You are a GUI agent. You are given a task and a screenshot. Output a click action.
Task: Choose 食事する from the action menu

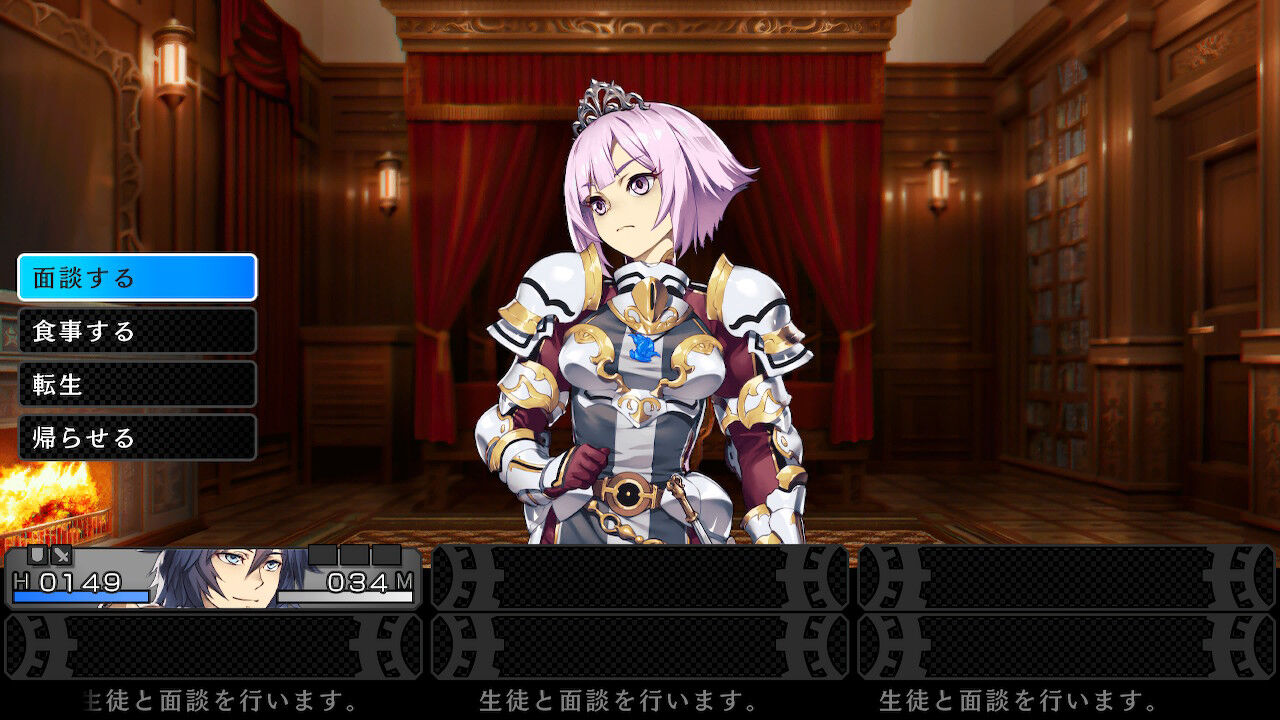(x=137, y=331)
